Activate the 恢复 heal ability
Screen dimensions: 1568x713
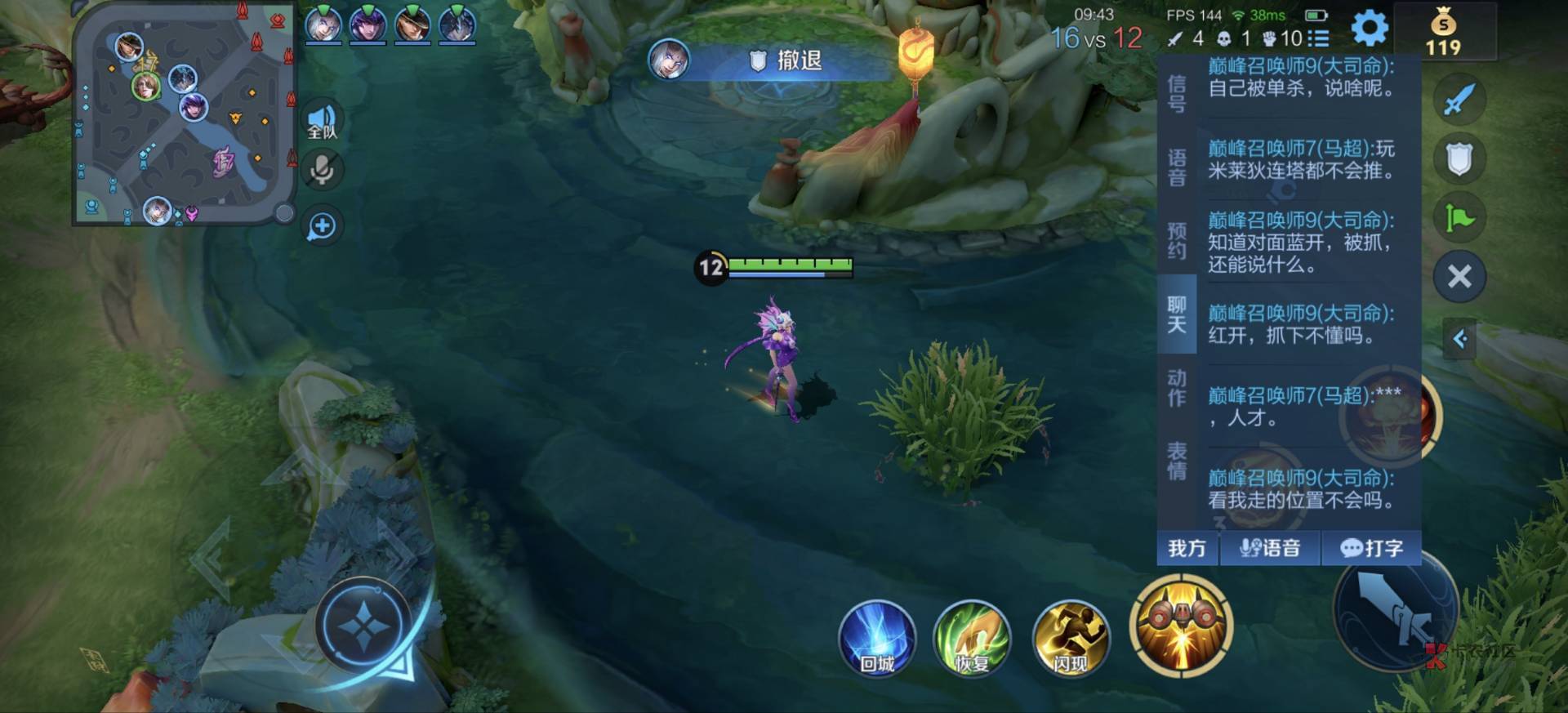click(972, 639)
